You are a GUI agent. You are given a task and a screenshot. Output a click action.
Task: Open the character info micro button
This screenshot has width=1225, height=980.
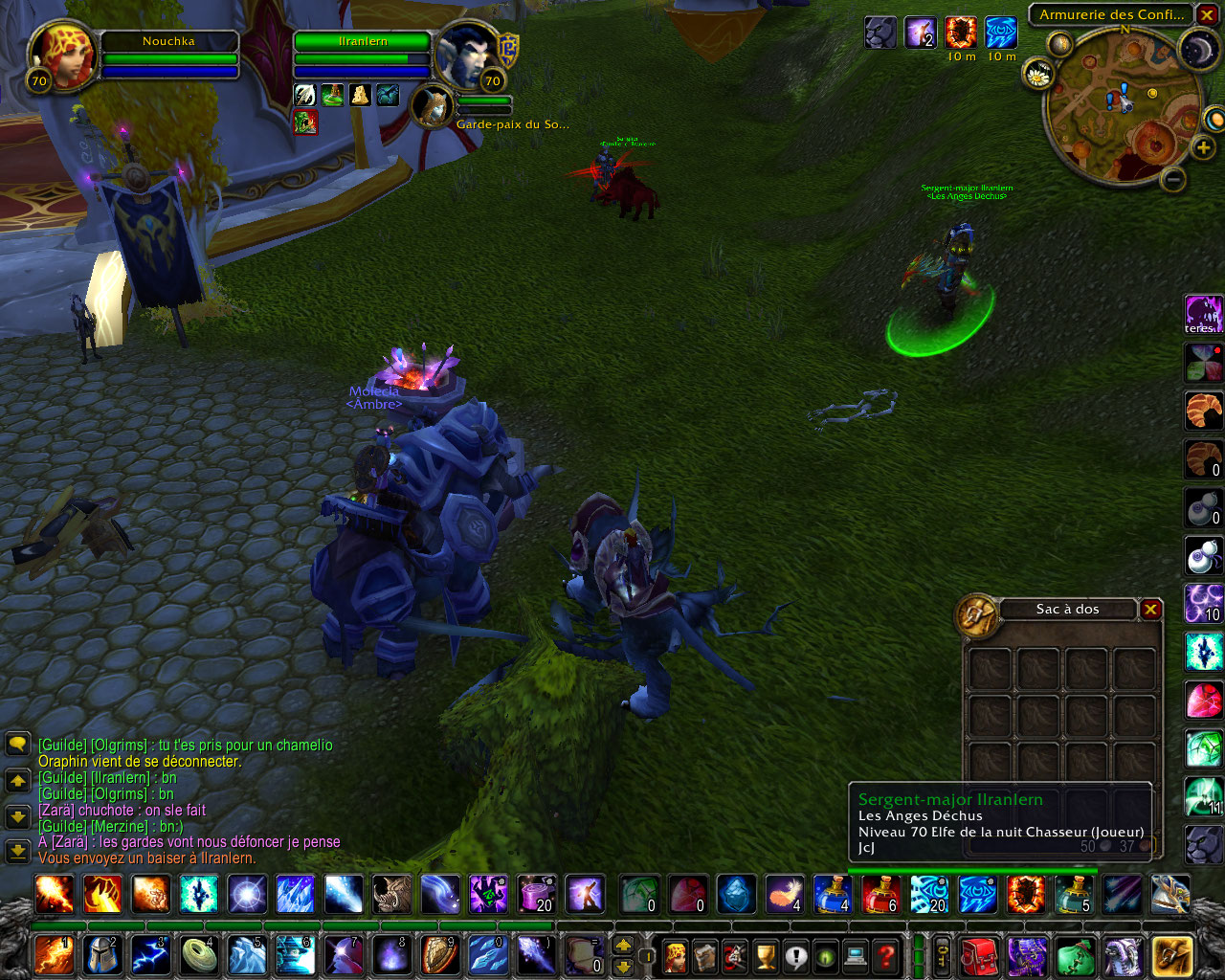pyautogui.click(x=675, y=955)
